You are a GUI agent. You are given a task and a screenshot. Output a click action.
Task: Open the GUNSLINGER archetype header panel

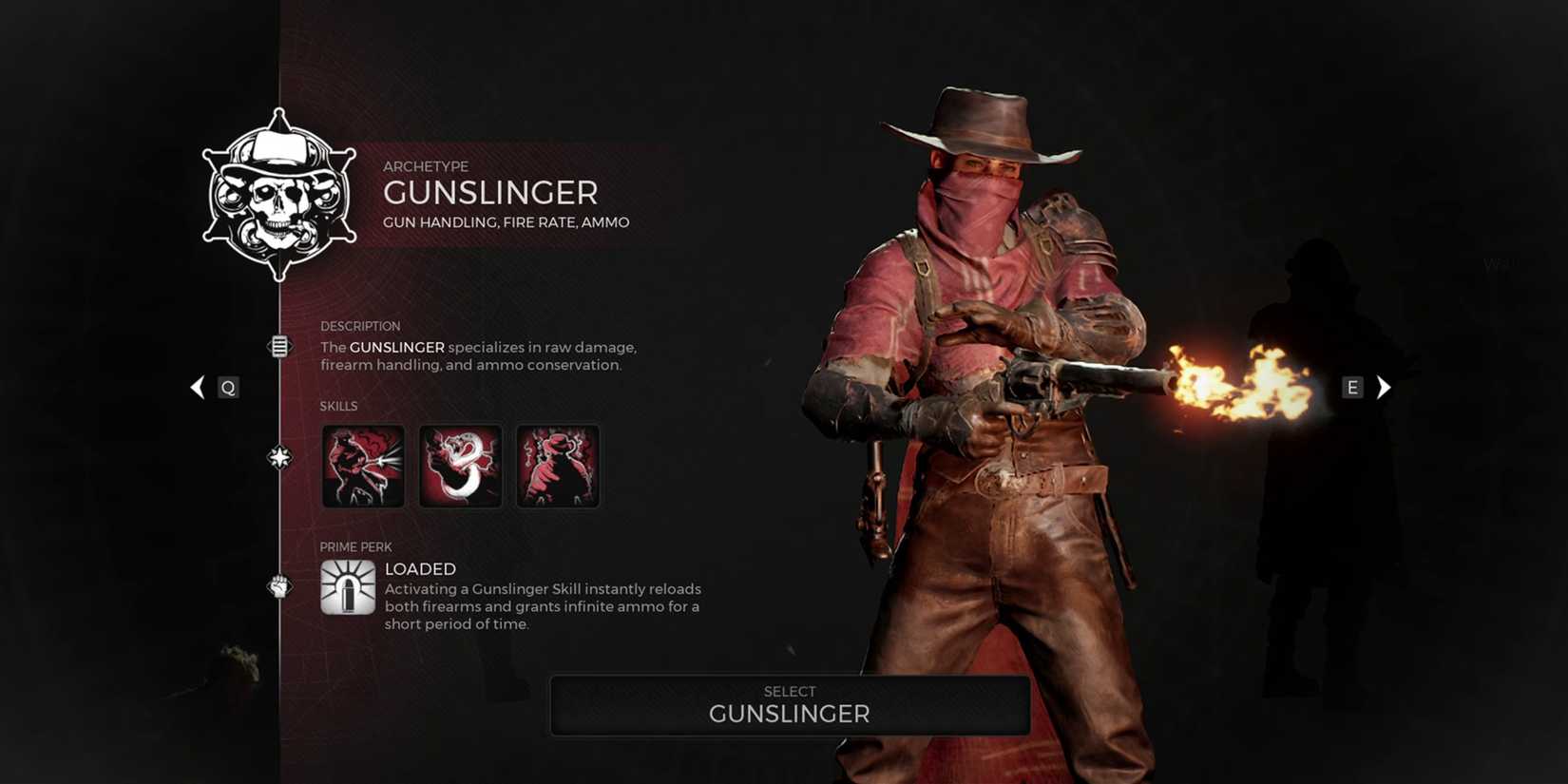(x=491, y=193)
